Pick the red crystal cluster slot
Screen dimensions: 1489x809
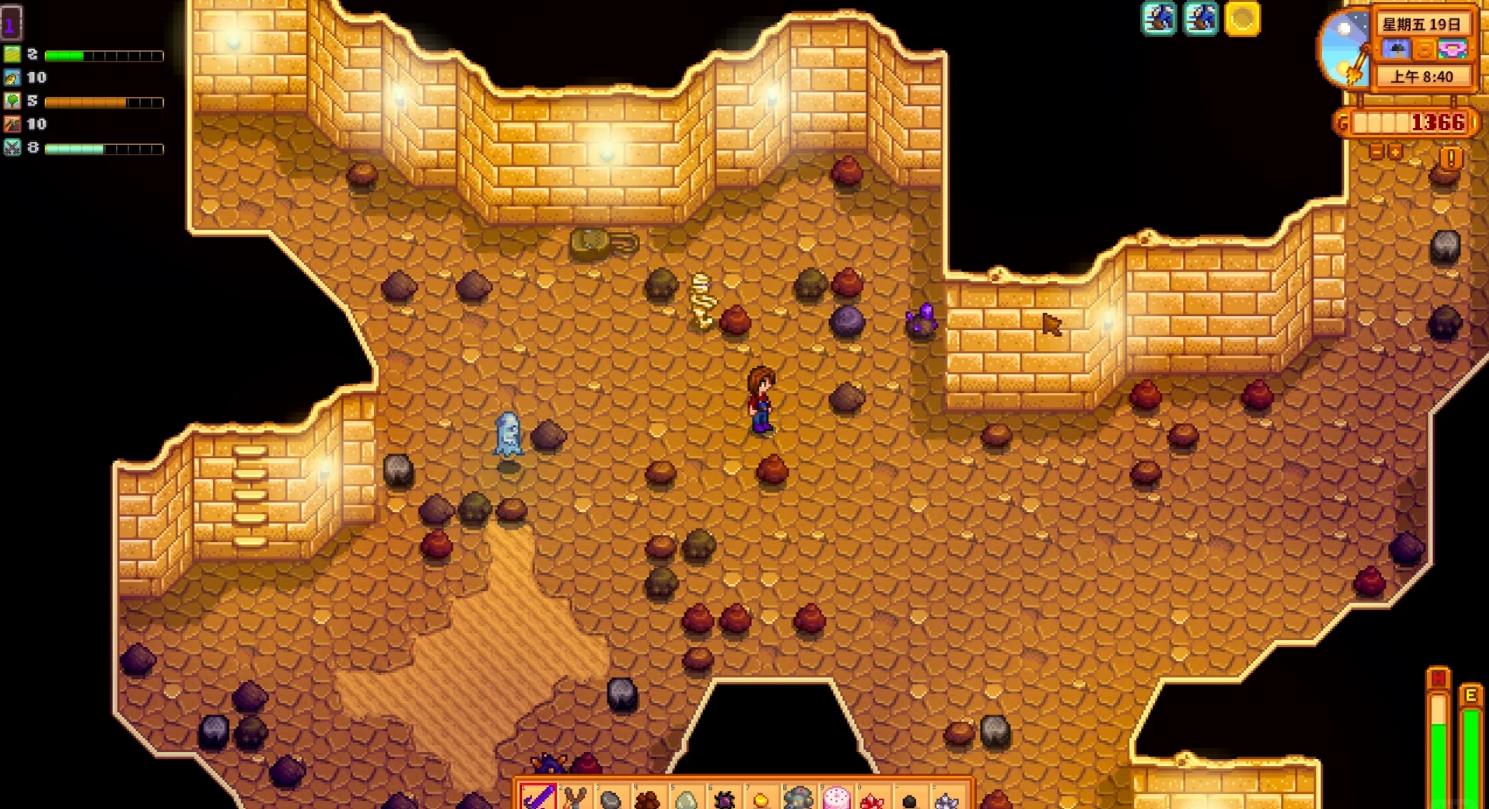point(872,799)
